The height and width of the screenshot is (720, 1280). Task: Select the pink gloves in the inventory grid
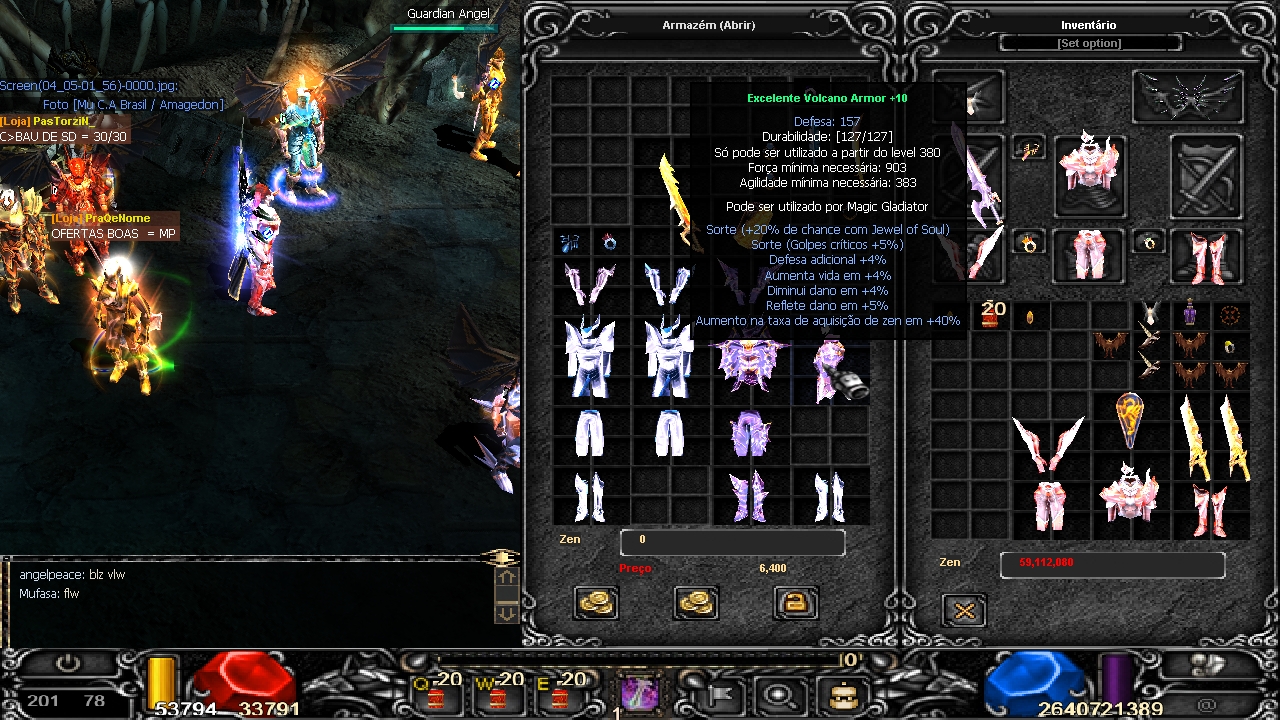point(1048,441)
